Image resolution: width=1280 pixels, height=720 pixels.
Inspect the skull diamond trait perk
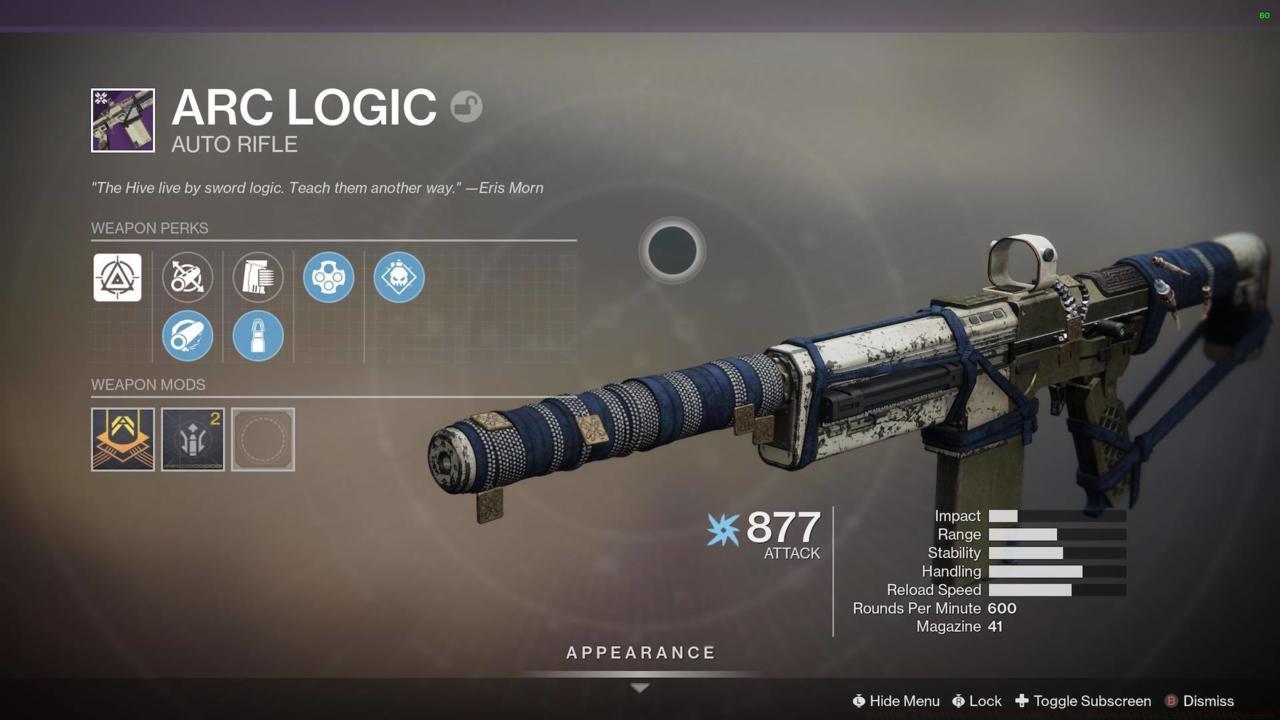399,277
